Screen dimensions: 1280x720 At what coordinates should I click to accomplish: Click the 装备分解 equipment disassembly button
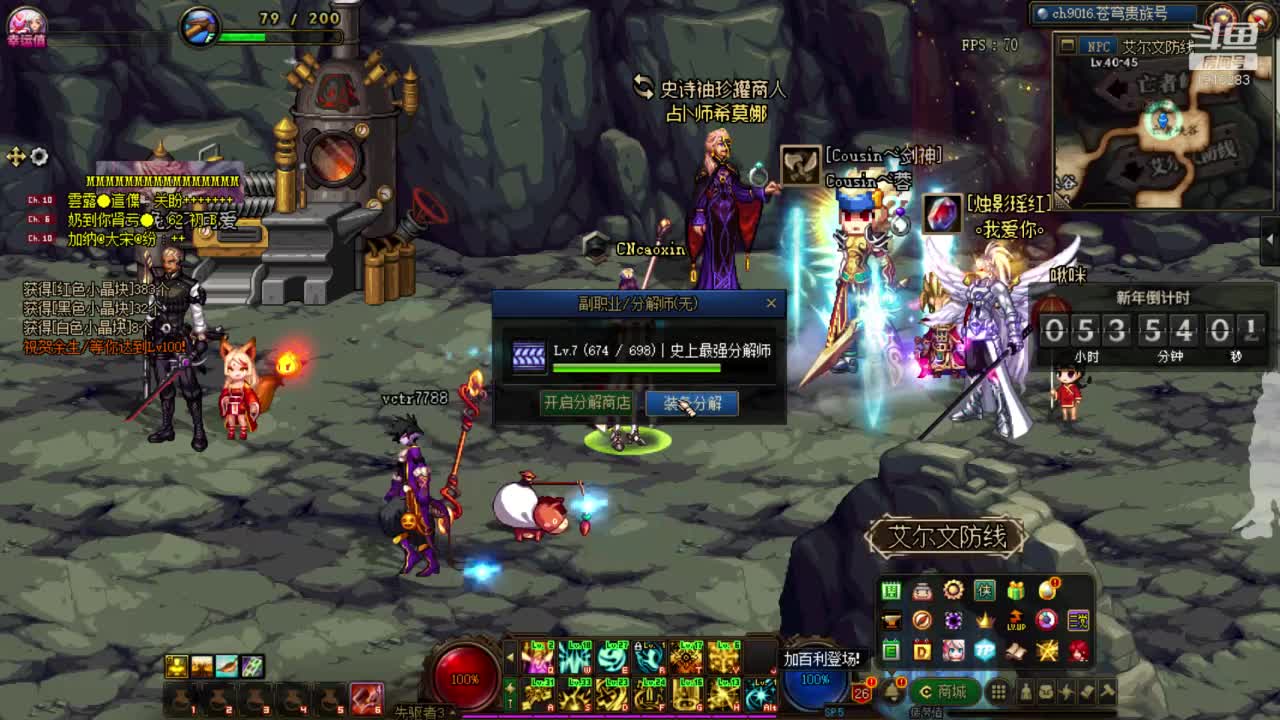click(x=692, y=403)
